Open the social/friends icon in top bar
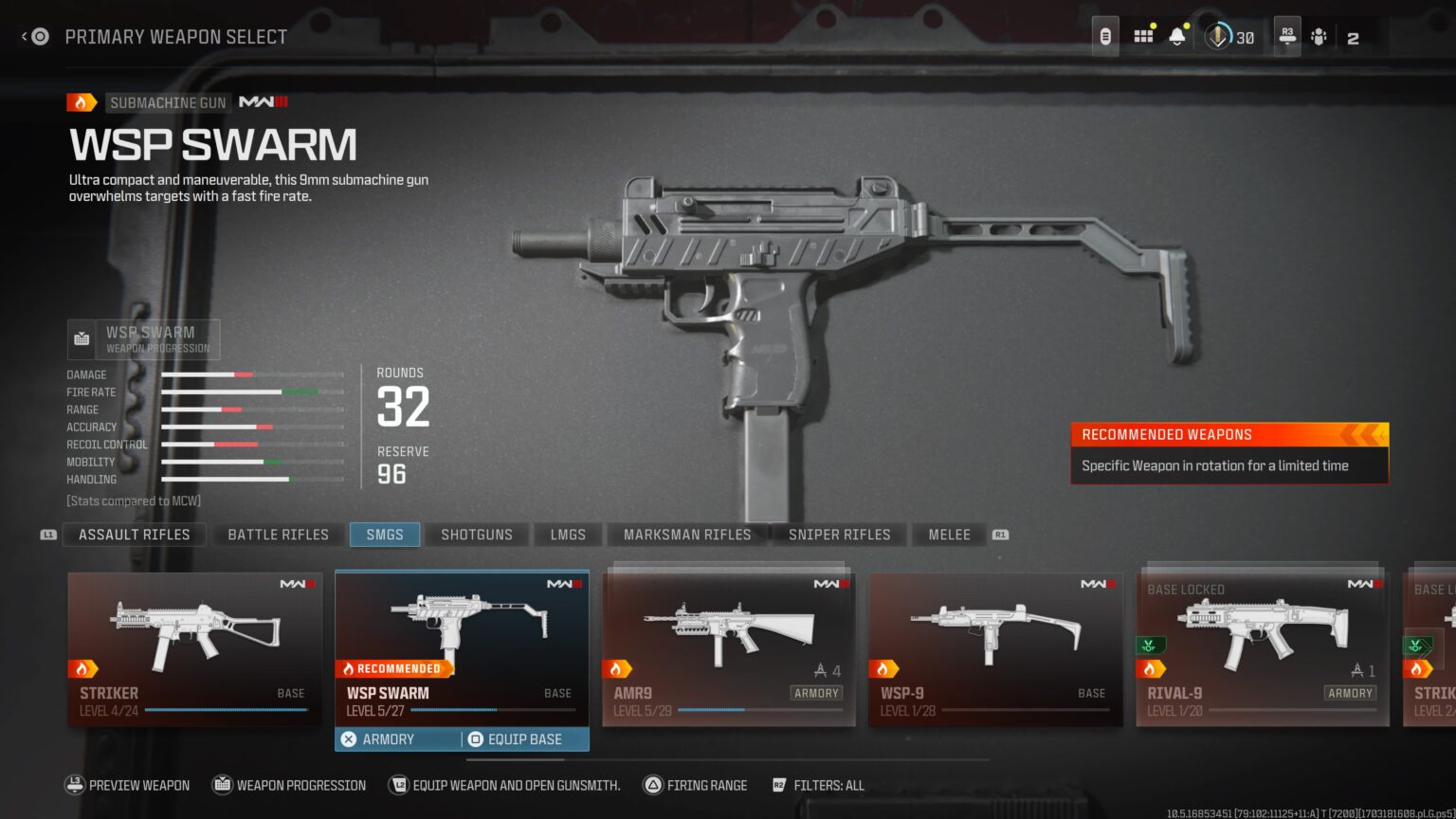The image size is (1456, 819). click(1318, 37)
